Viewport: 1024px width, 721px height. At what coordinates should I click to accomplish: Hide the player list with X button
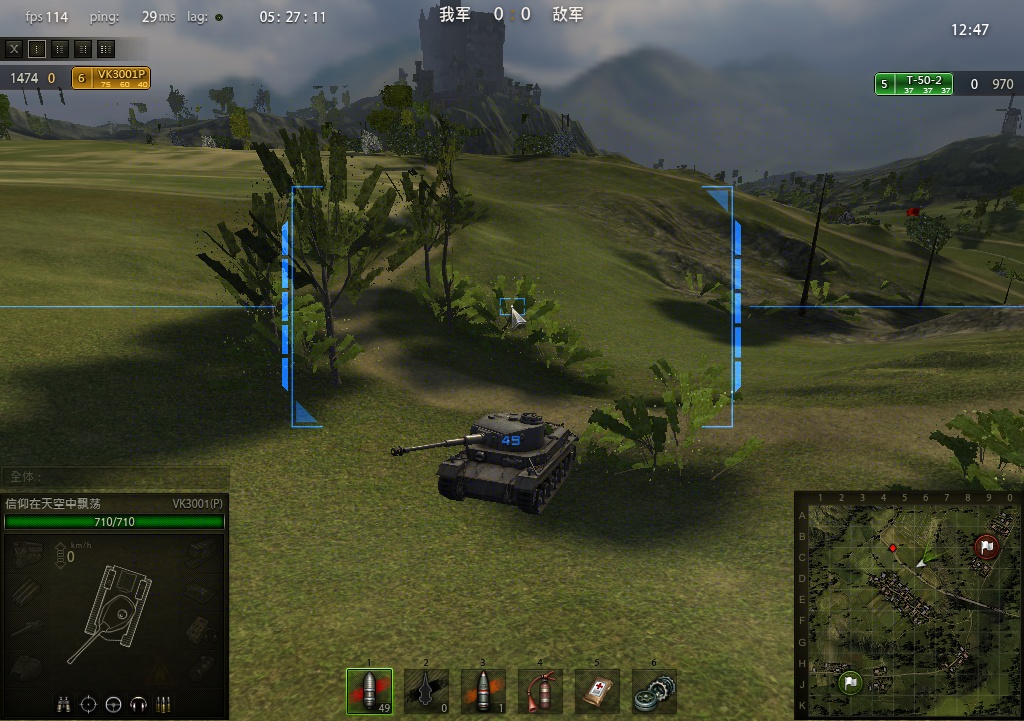[14, 48]
